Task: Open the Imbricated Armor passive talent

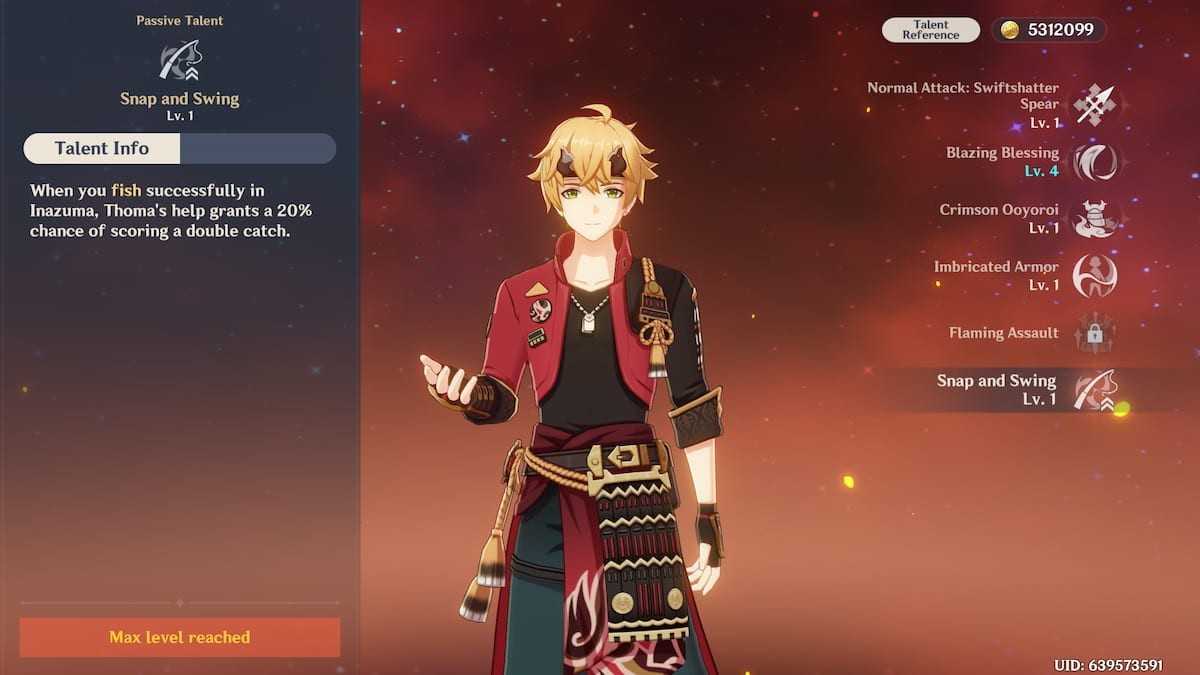Action: tap(1094, 276)
